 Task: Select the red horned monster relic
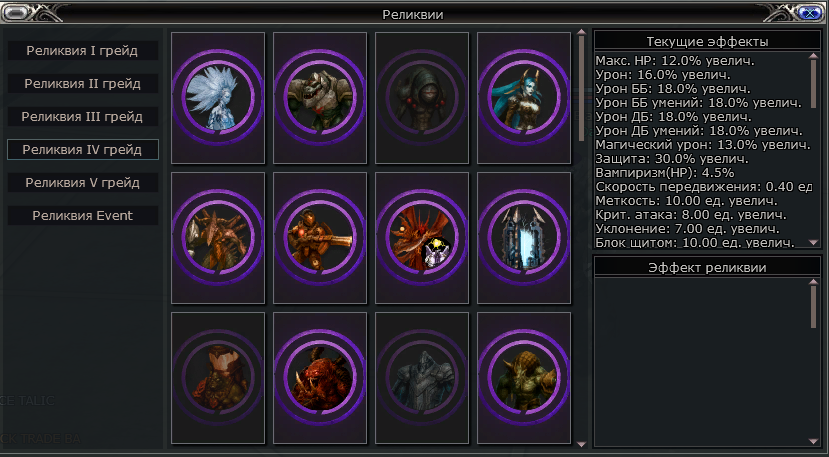[320, 378]
